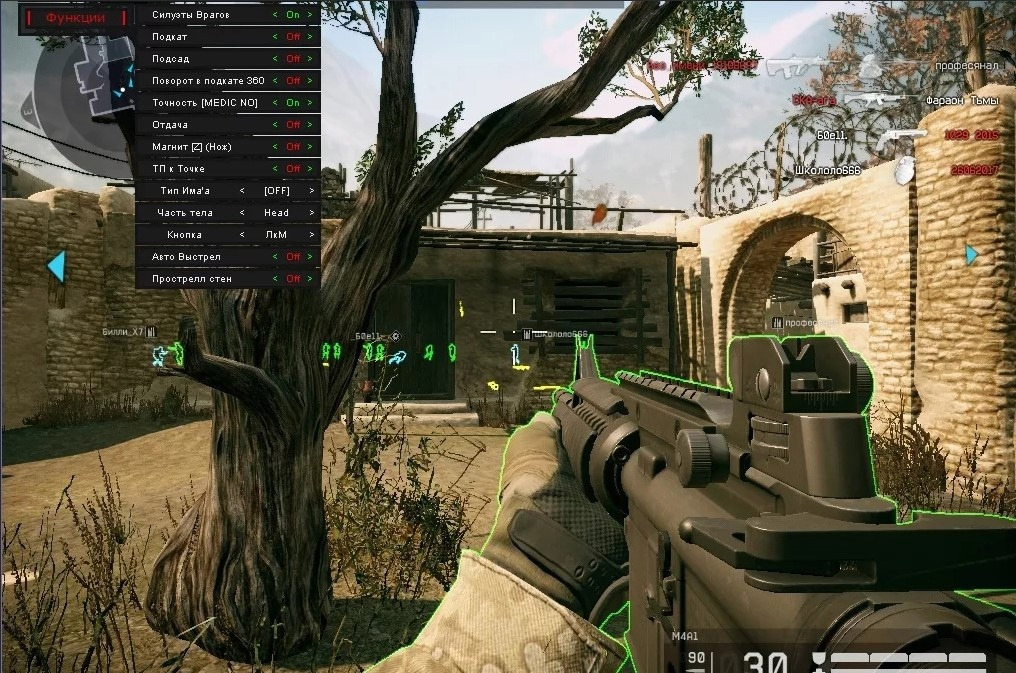1016x673 pixels.
Task: Toggle the Подсад option's right arrow
Action: click(x=311, y=59)
